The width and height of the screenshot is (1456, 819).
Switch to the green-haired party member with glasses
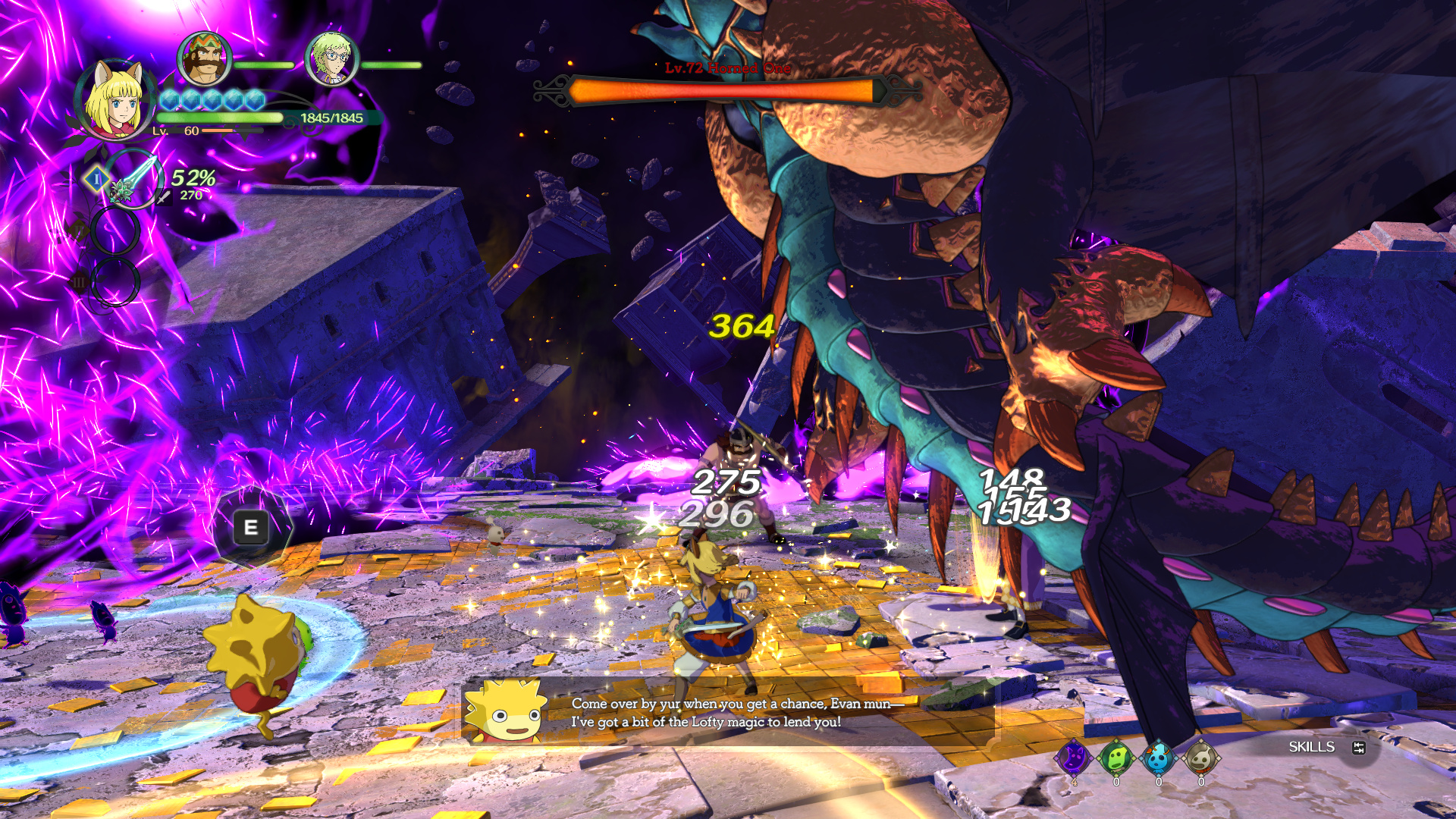[x=331, y=58]
